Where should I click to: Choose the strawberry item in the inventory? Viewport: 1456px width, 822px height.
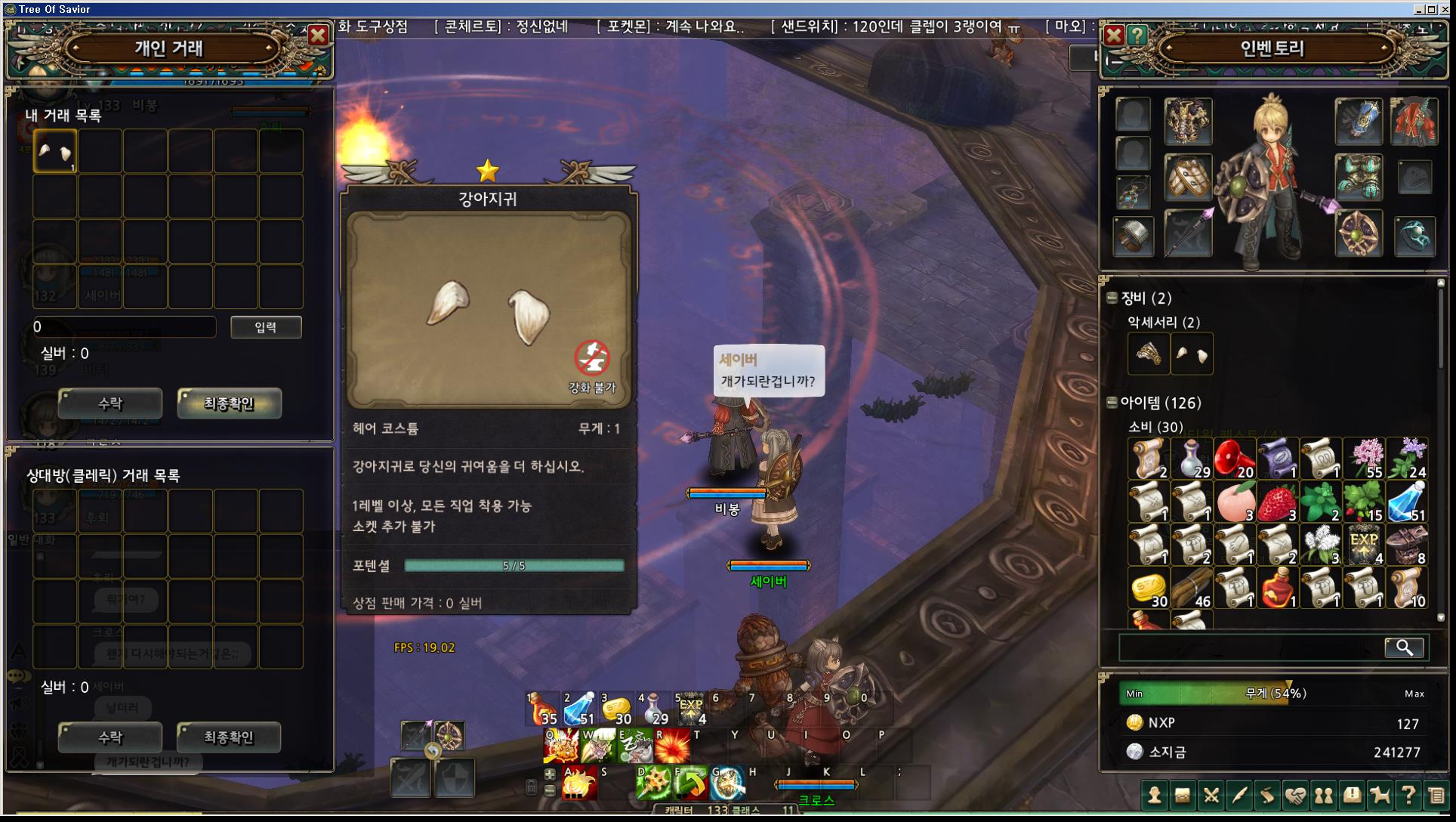[1278, 502]
